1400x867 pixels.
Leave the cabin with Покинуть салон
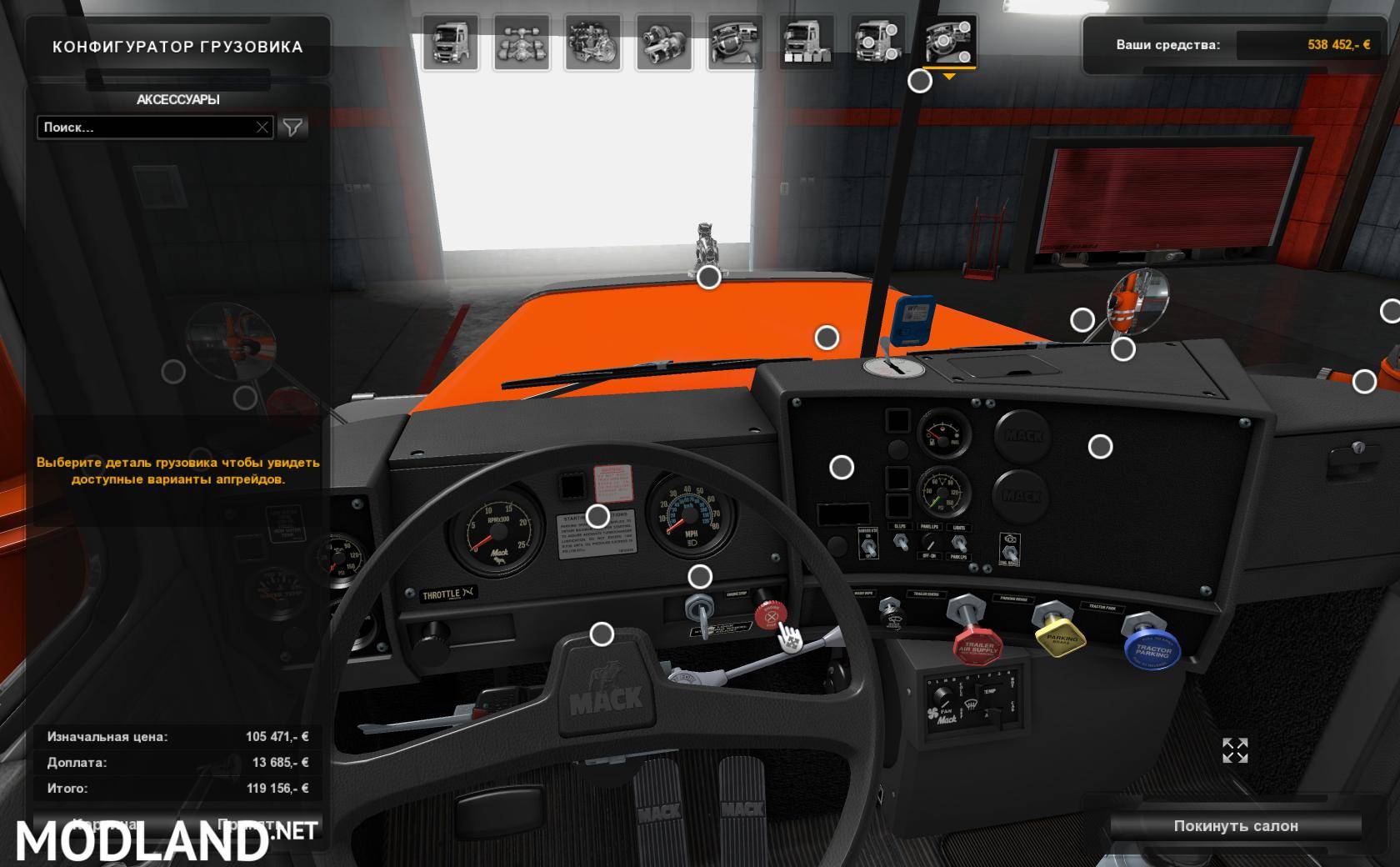(1235, 826)
